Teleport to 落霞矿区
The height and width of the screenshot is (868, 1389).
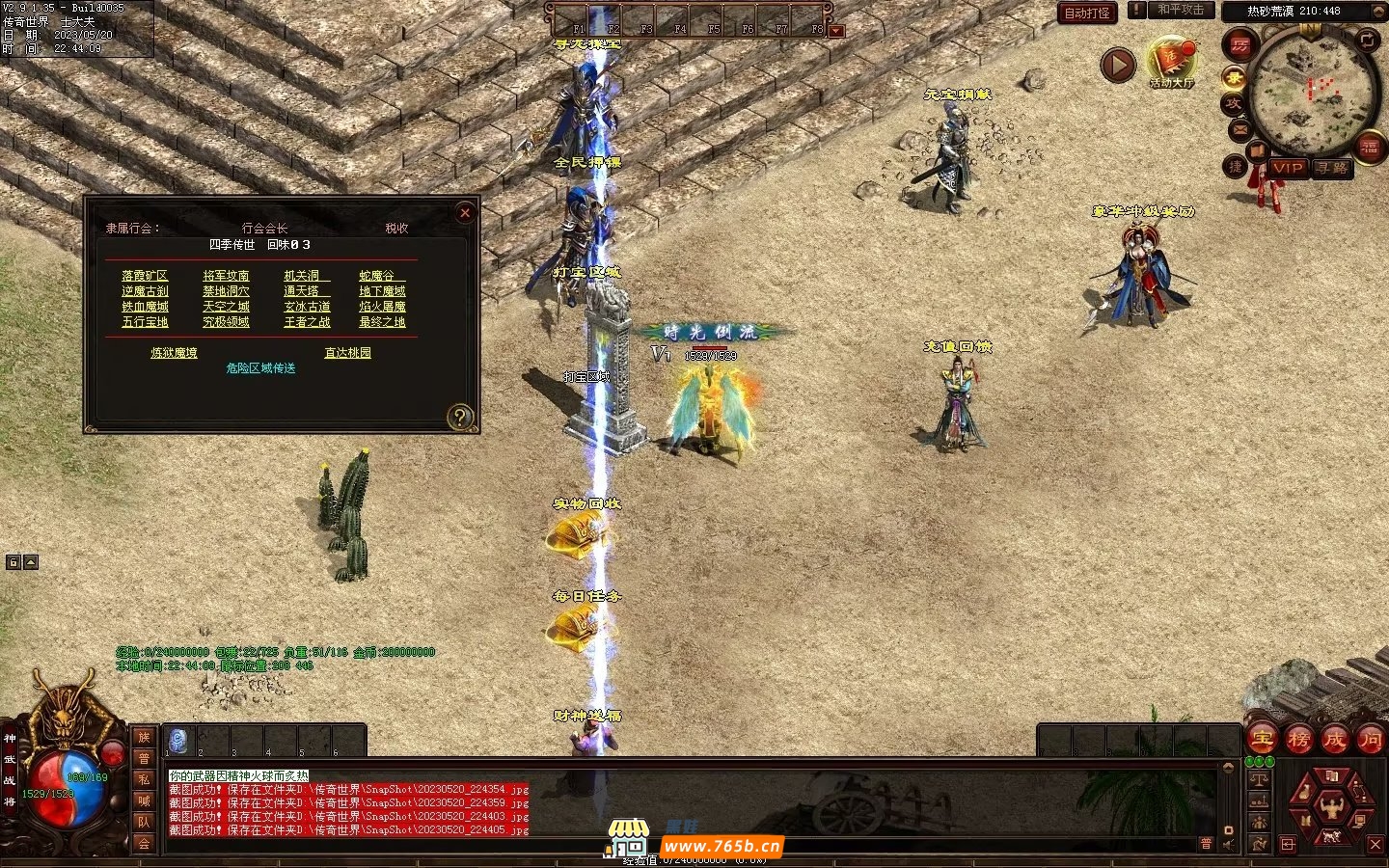(x=145, y=276)
